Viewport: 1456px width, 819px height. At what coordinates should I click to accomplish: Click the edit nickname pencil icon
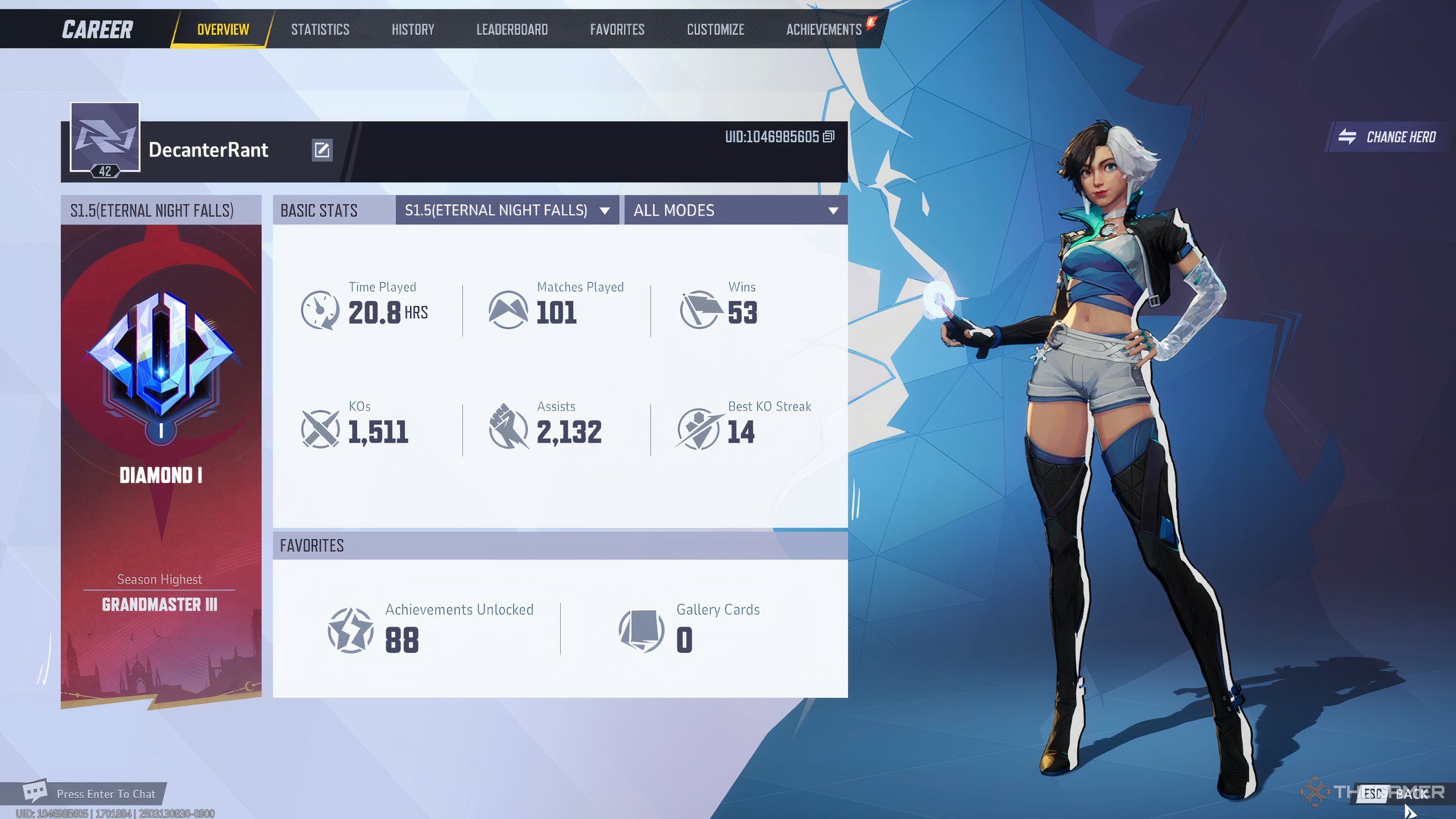322,150
